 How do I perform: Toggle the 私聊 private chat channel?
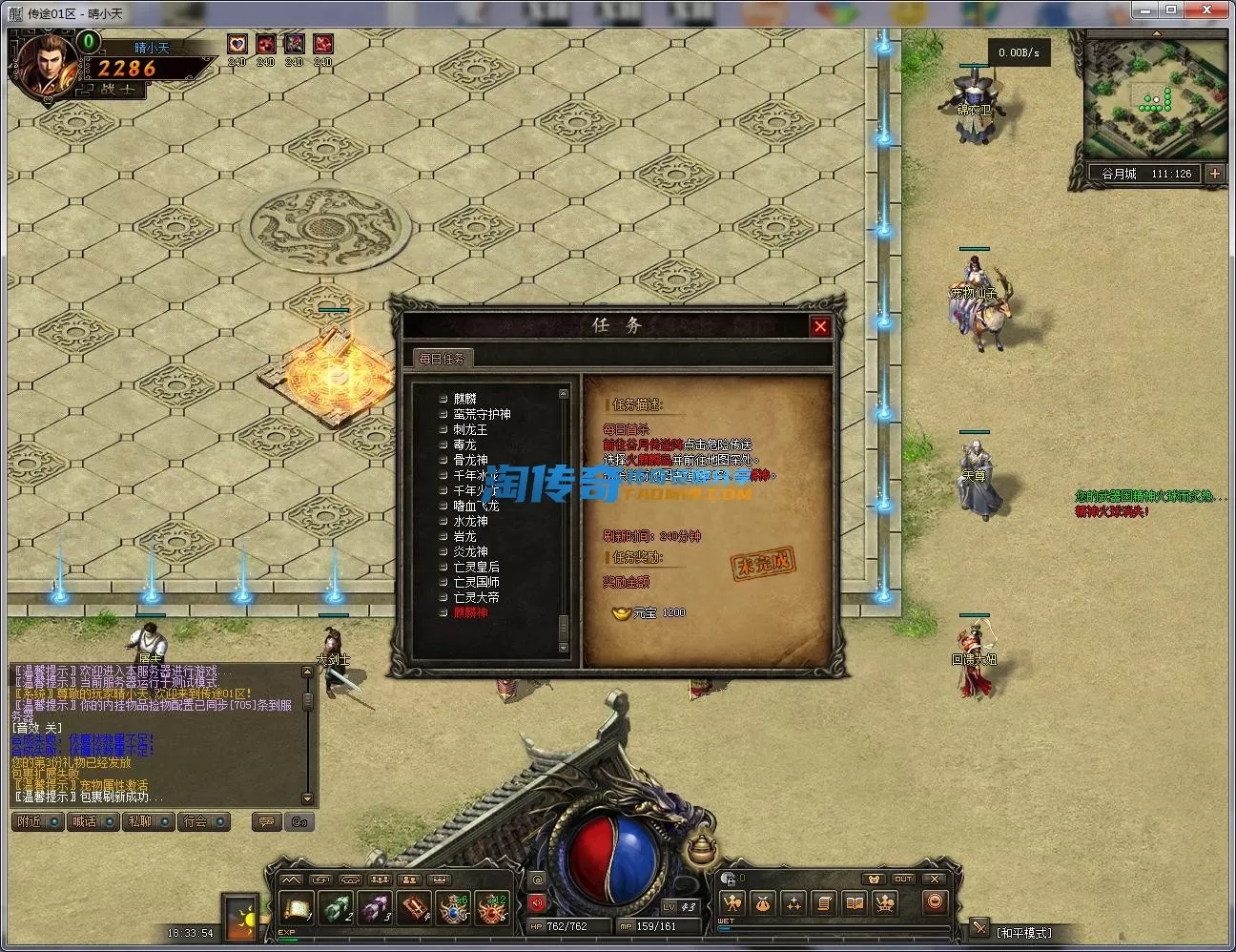pyautogui.click(x=148, y=821)
